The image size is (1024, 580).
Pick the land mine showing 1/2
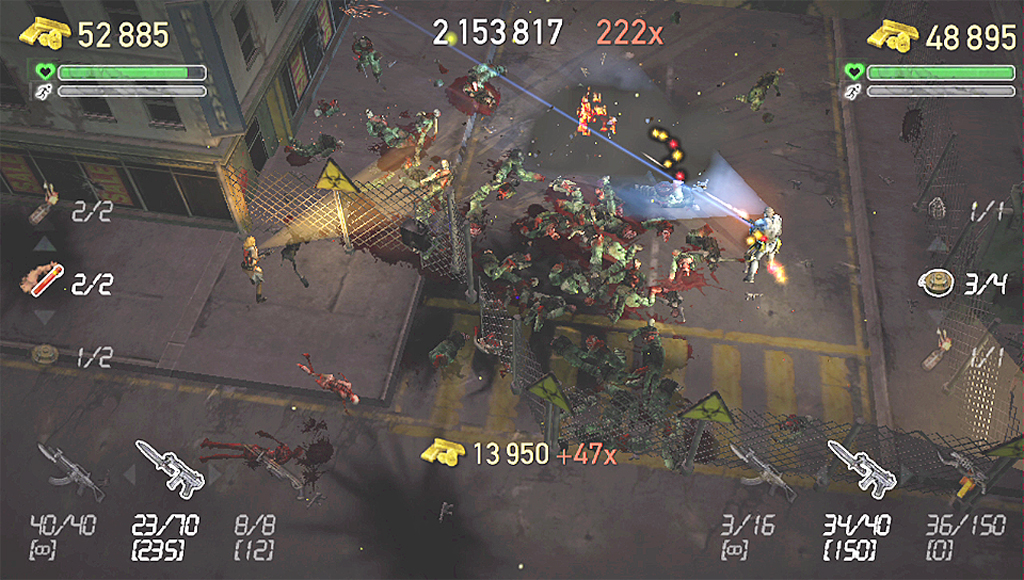[x=44, y=354]
